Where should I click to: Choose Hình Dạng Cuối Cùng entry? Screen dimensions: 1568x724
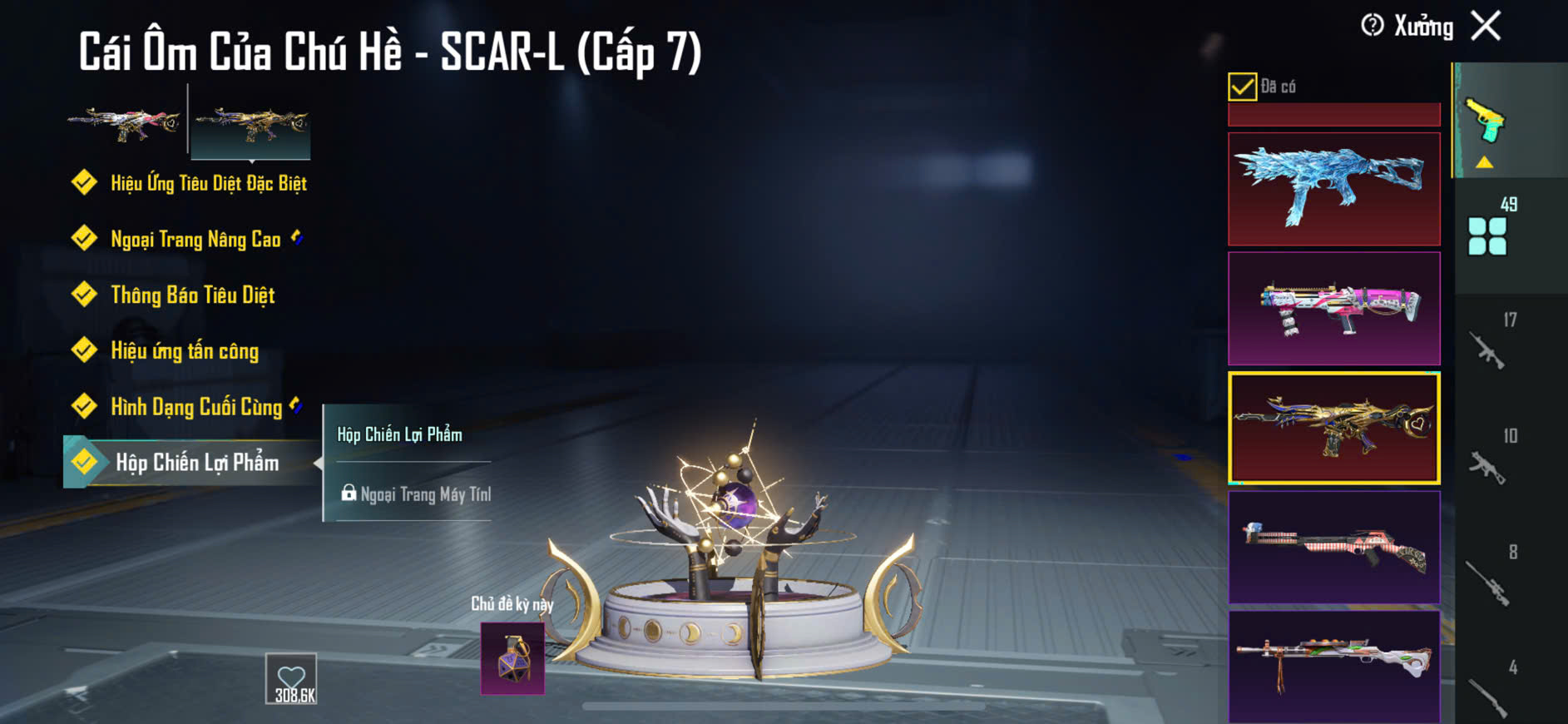click(196, 407)
